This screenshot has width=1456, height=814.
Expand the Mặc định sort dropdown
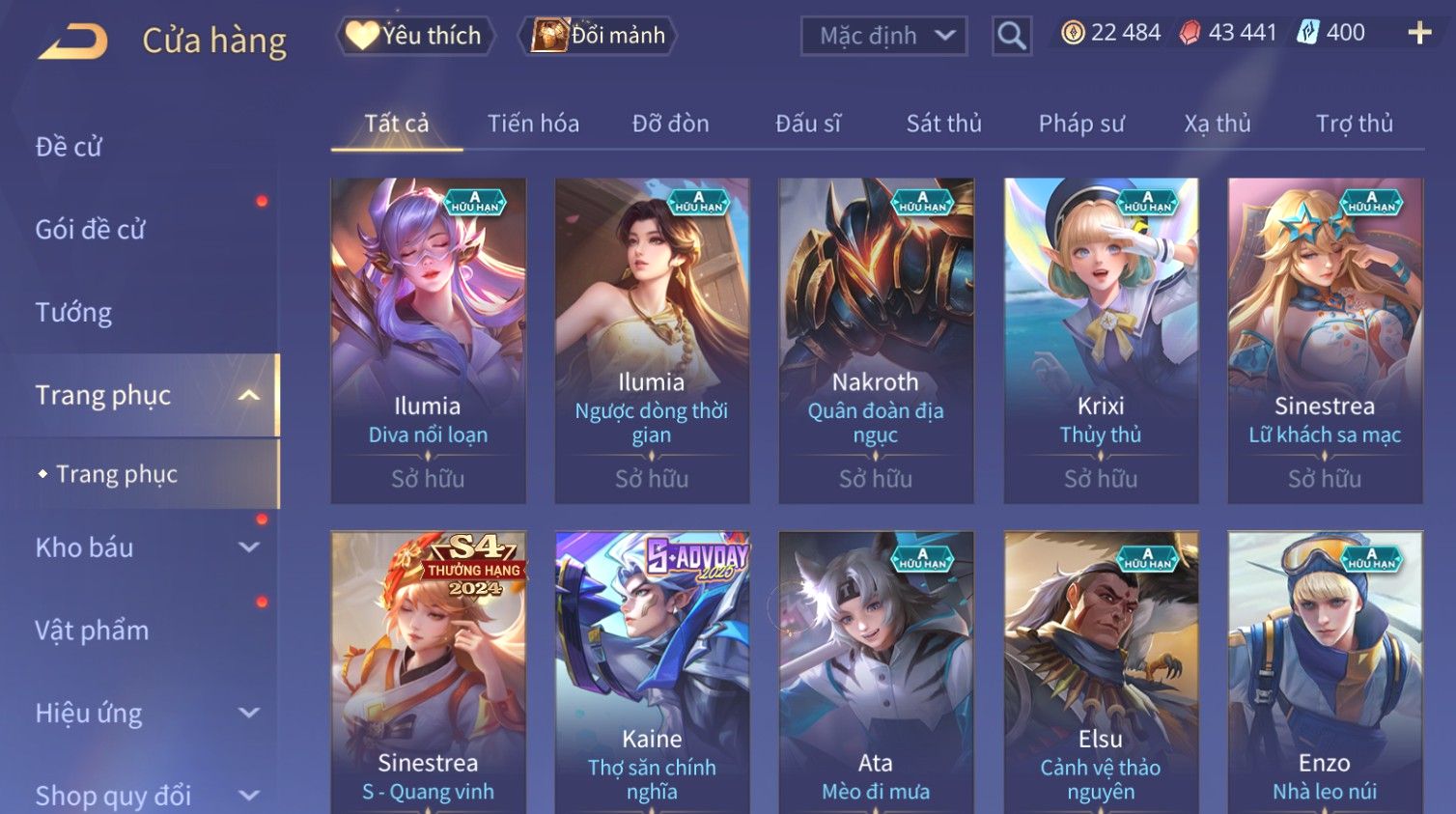[883, 36]
